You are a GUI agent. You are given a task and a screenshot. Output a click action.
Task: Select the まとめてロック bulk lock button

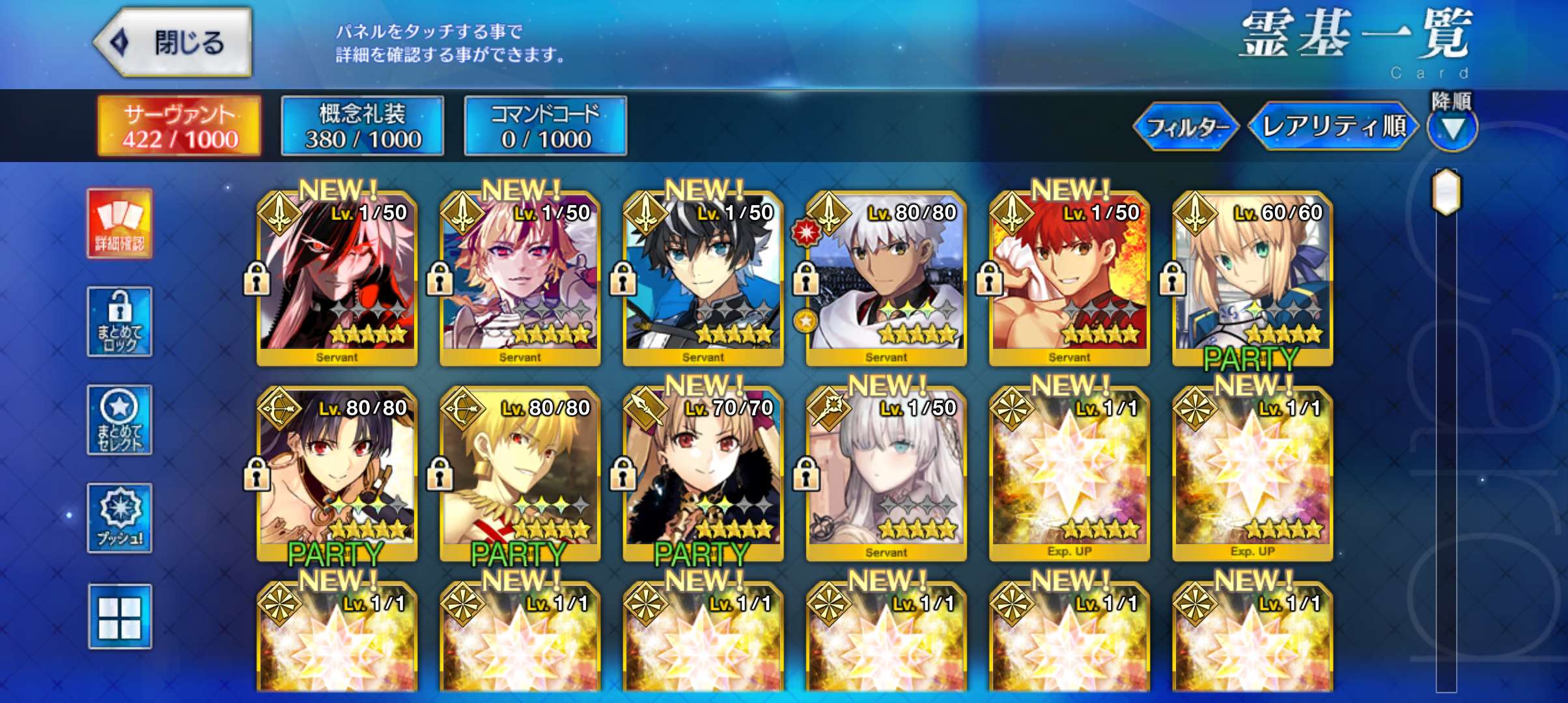coord(120,322)
